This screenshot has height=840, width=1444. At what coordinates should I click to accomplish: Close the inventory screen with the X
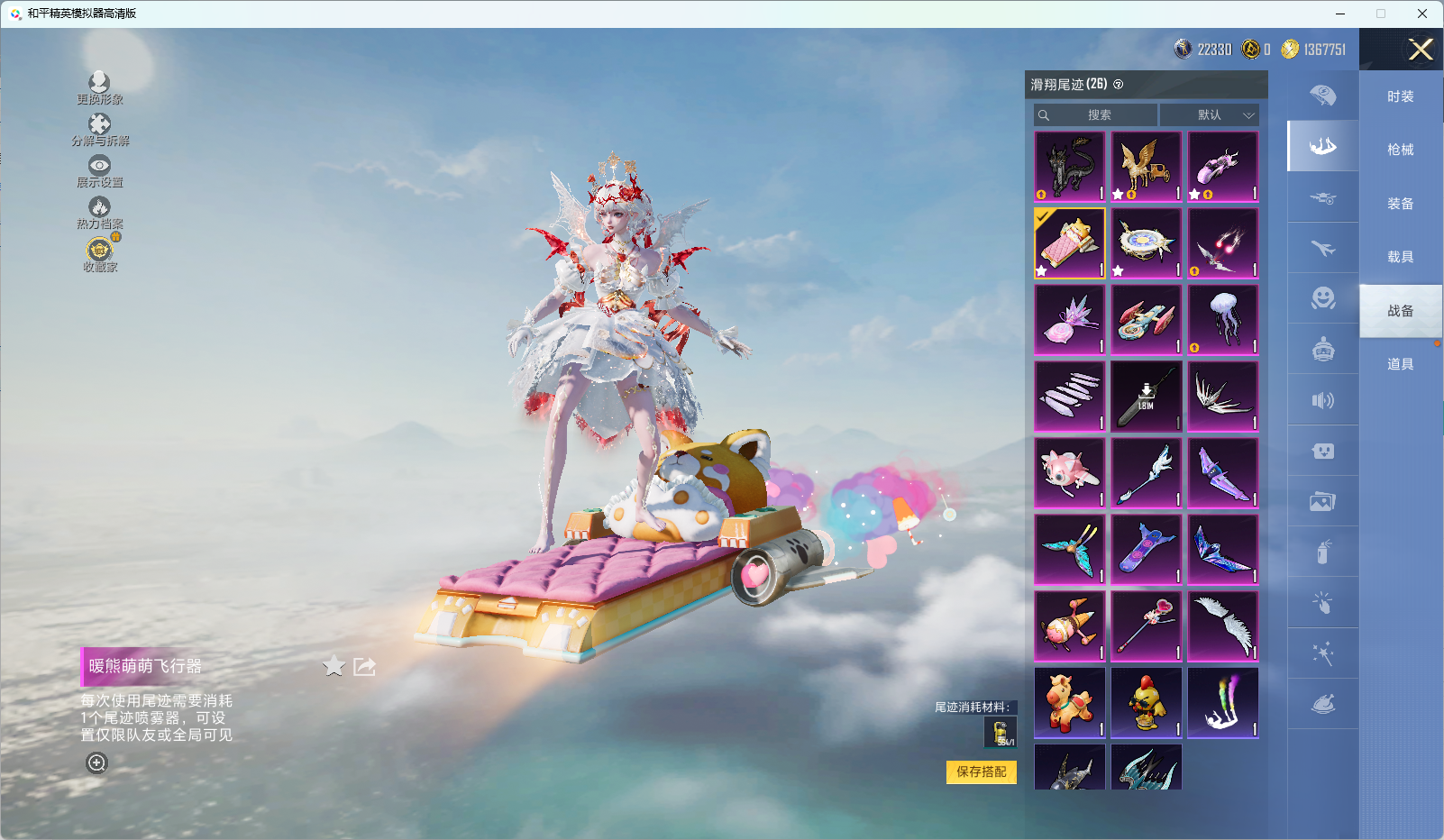(1421, 50)
